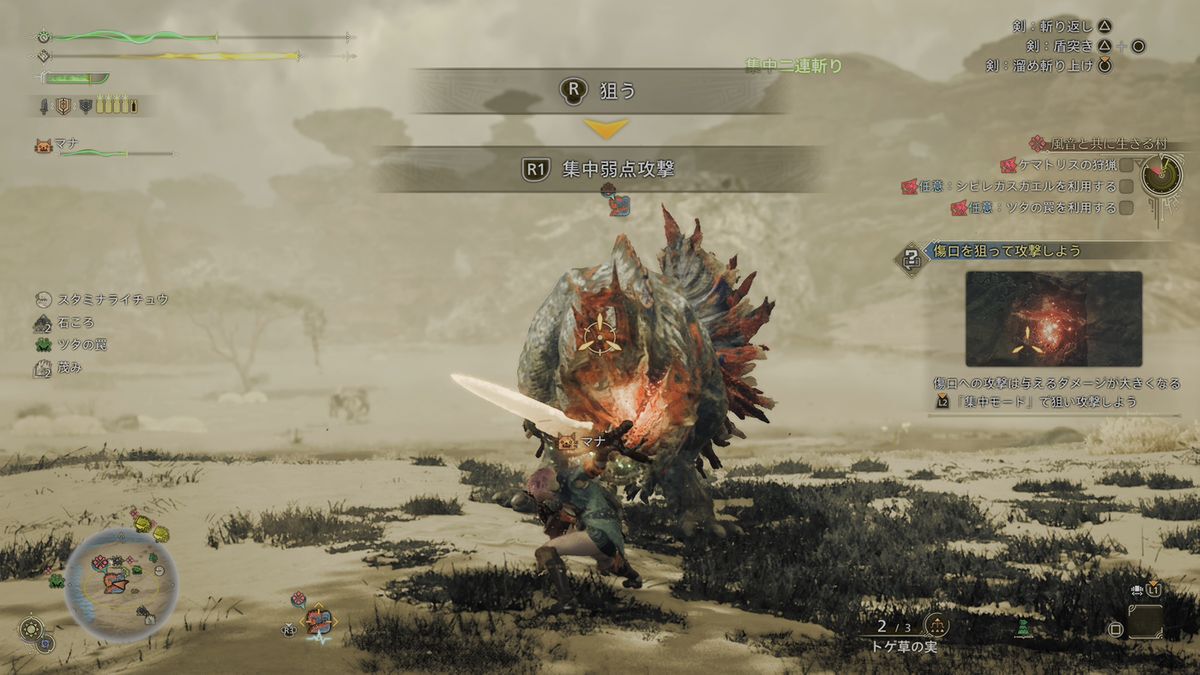Select the トゲ草の実 item slot icon
This screenshot has height=675, width=1200.
pyautogui.click(x=936, y=626)
